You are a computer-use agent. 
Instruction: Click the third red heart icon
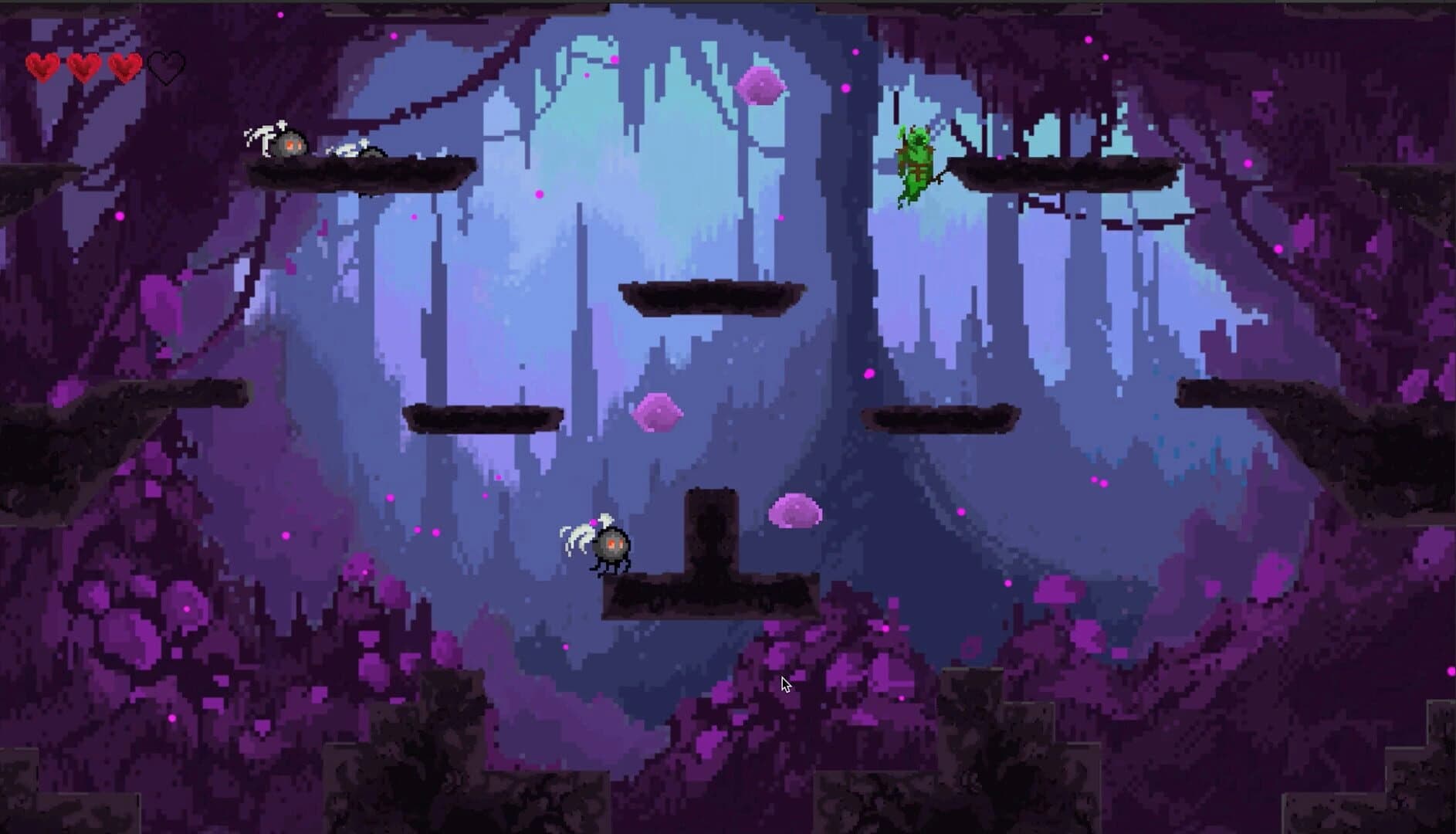click(x=124, y=66)
